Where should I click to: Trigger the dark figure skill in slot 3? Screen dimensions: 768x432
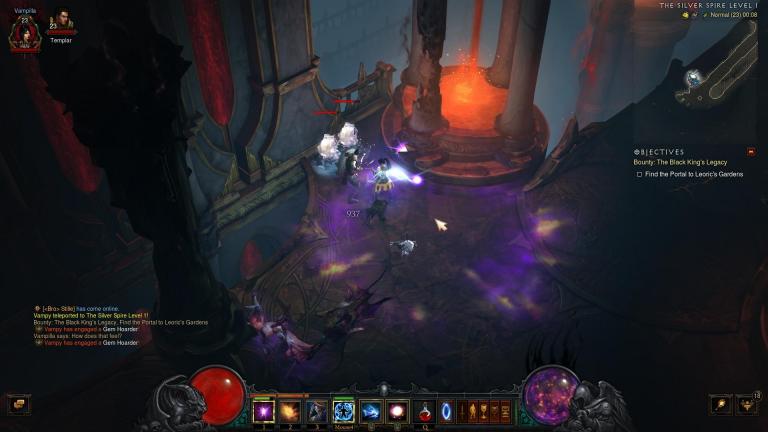317,411
